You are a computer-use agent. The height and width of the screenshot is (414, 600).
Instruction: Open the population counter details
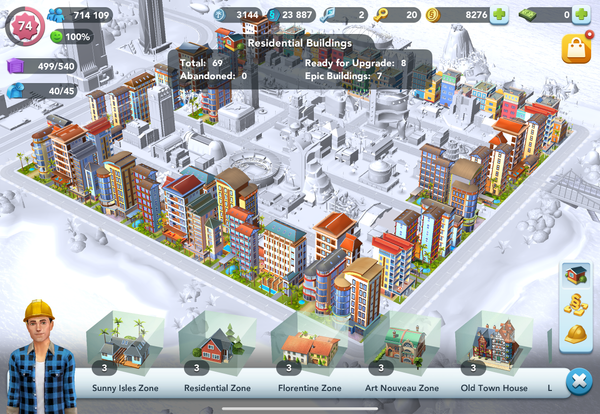(x=78, y=15)
